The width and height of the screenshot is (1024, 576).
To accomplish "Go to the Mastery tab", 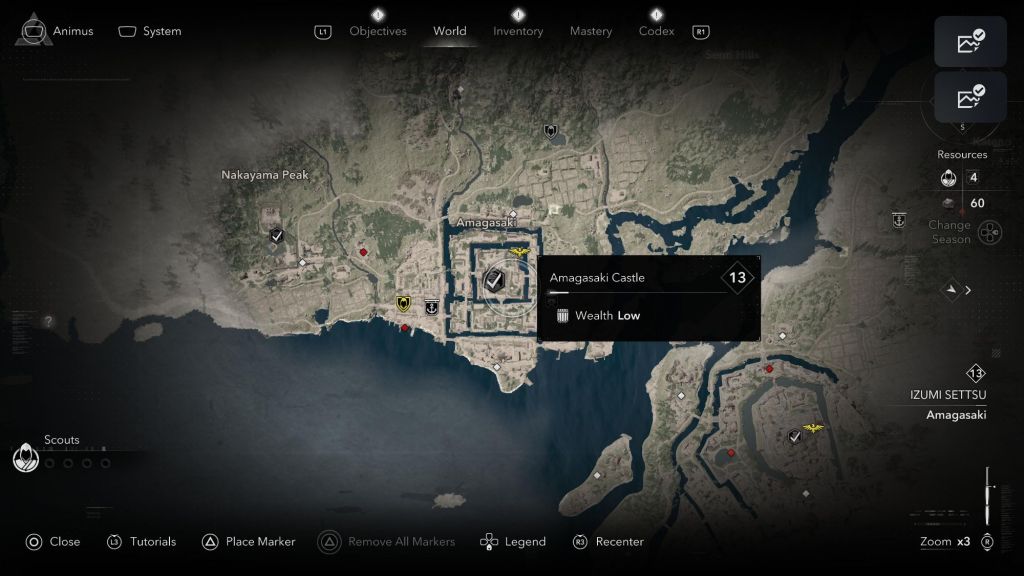I will (x=591, y=31).
